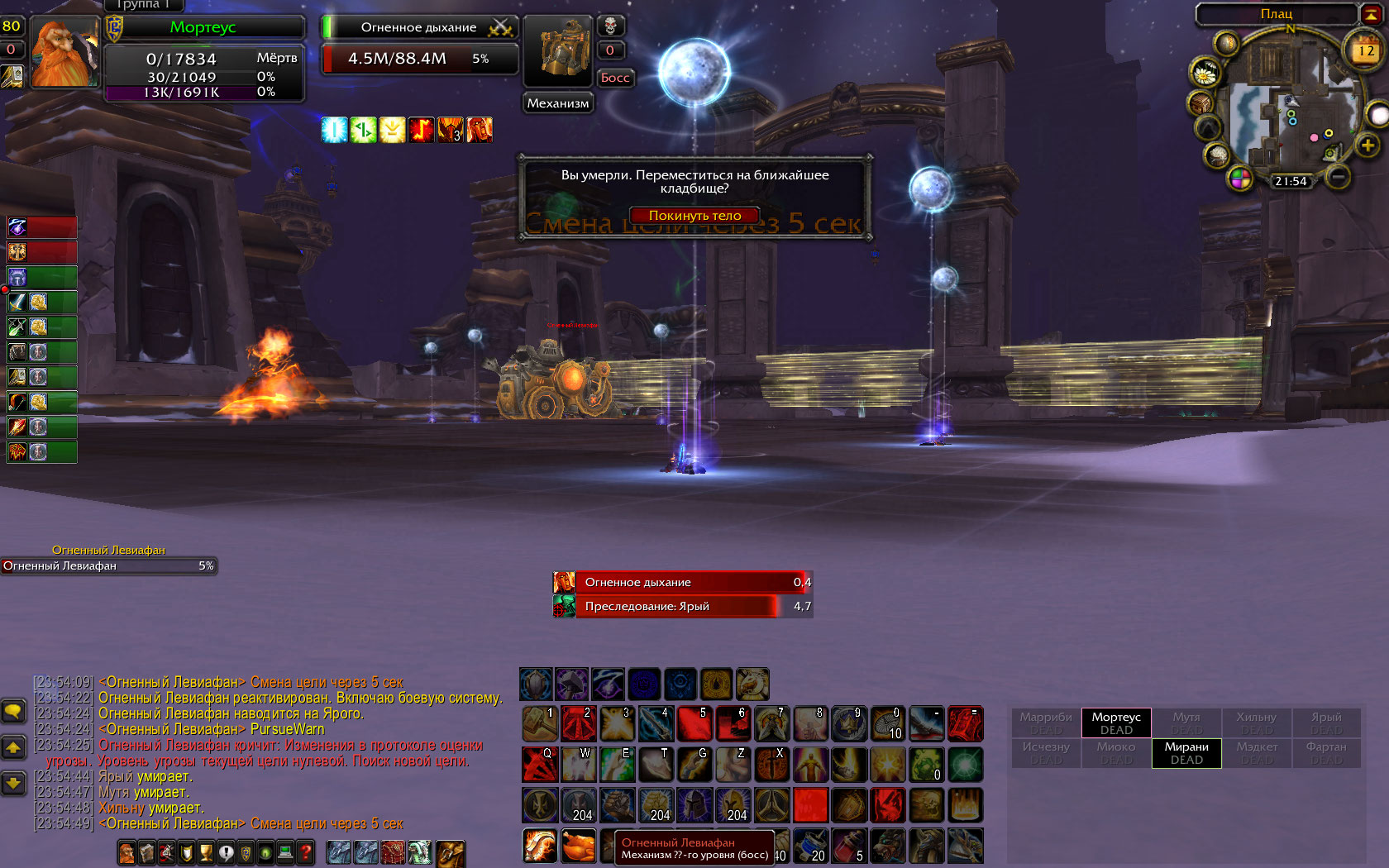Select Мортеус in the raid frames
The width and height of the screenshot is (1389, 868).
1116,723
